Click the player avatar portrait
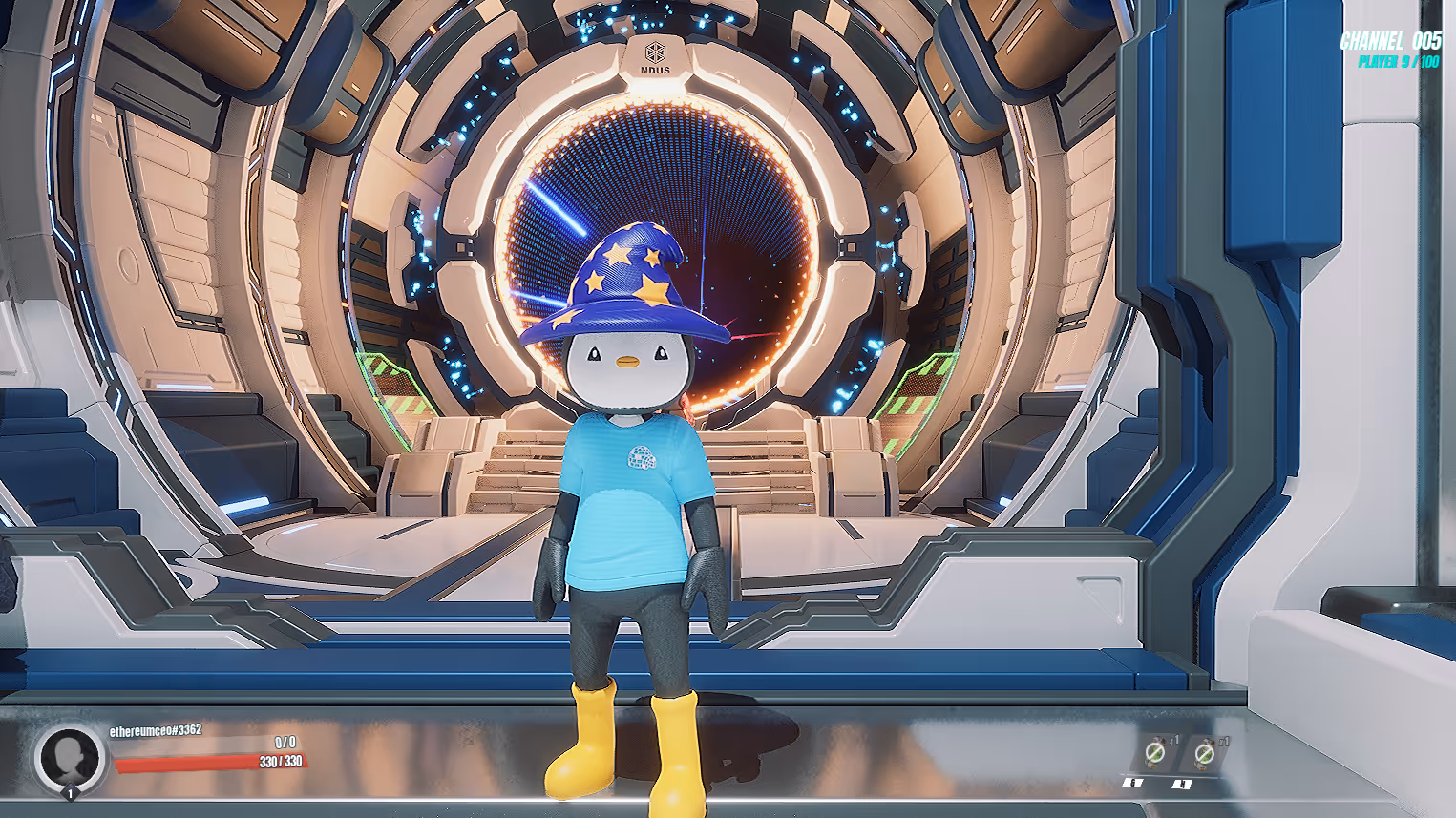Screen dimensions: 1456x818 (68, 759)
